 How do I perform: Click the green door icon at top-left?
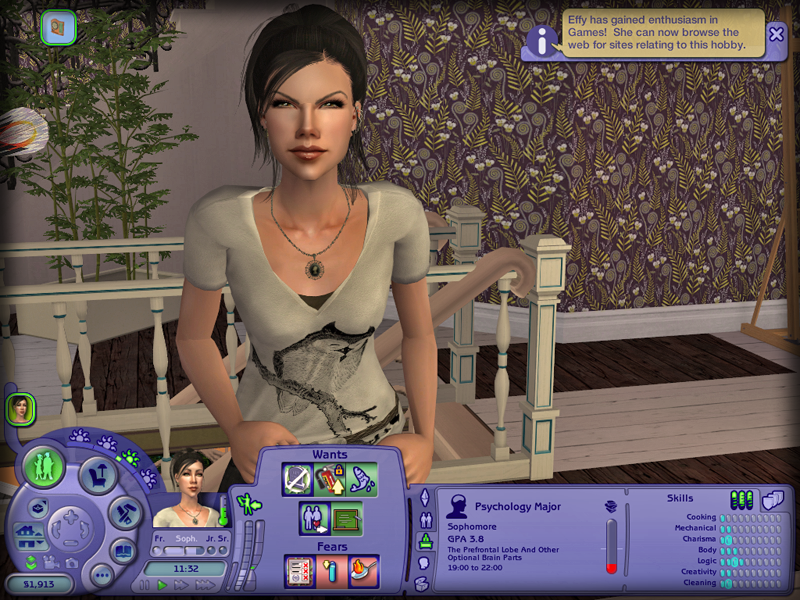click(58, 26)
